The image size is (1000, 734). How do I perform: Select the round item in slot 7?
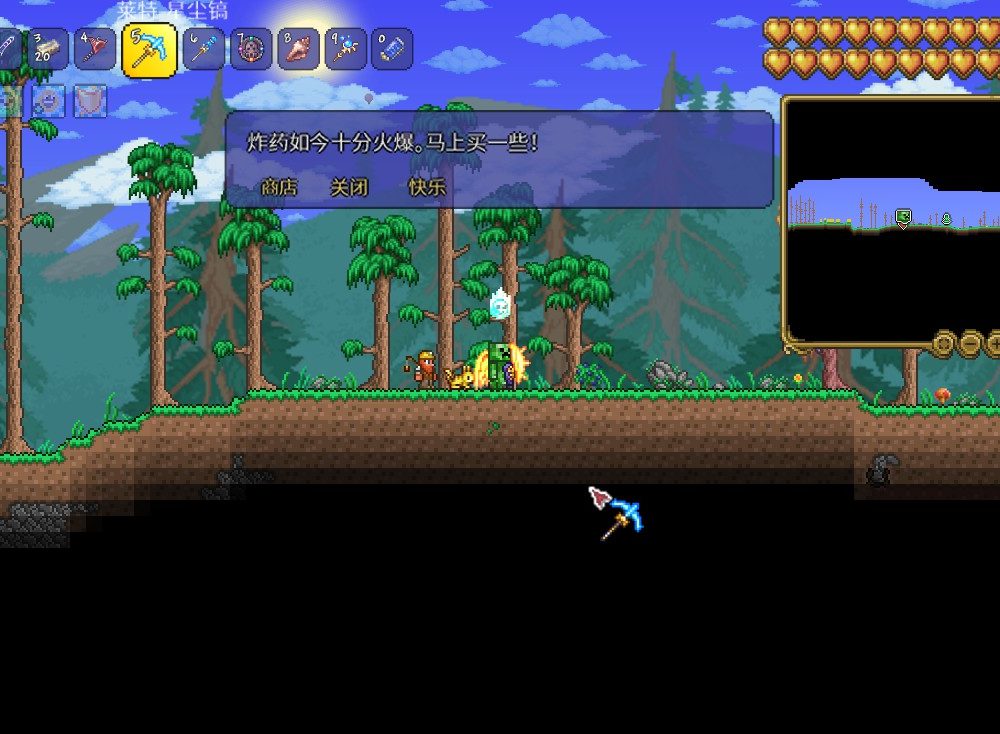click(x=251, y=49)
